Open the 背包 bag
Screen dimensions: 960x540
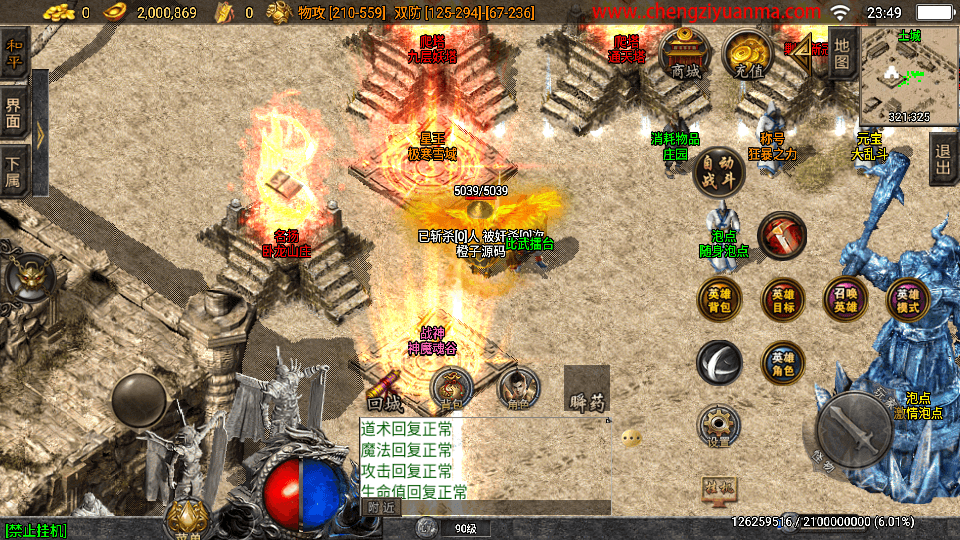pos(452,386)
